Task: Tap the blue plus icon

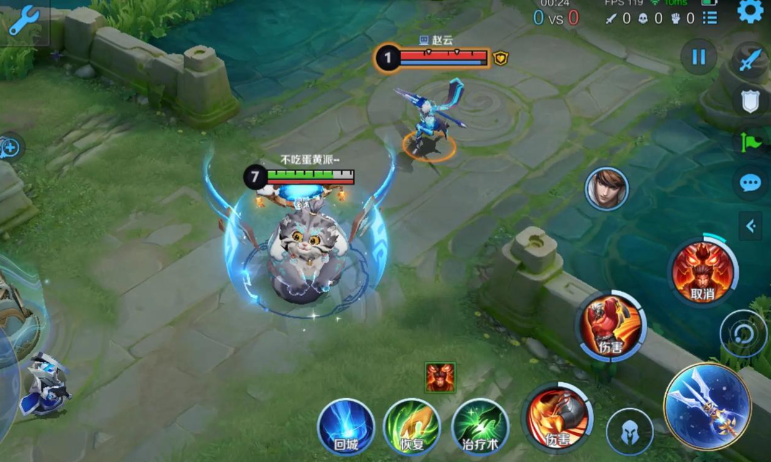Action: [10, 148]
